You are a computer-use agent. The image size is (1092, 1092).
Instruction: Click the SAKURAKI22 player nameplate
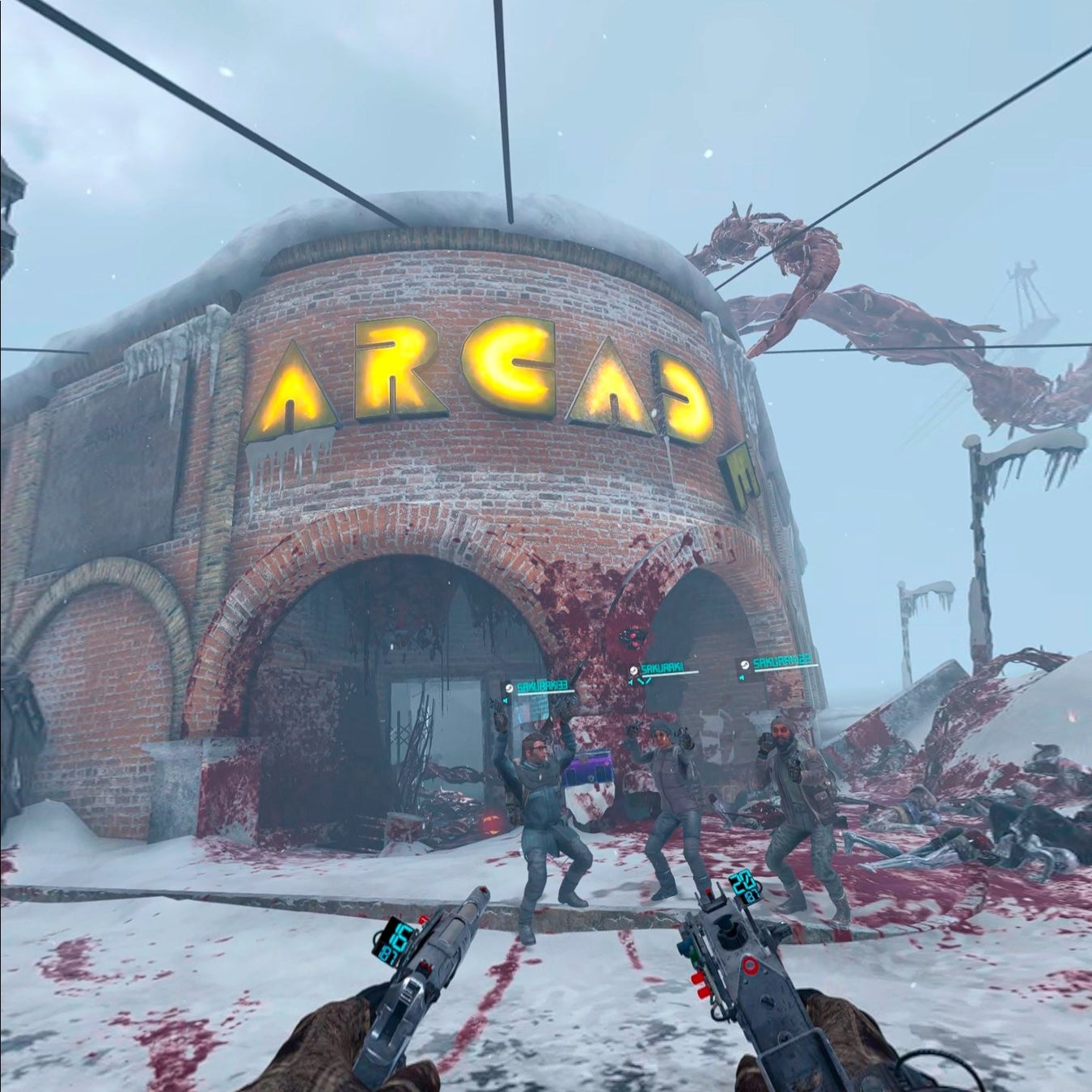(x=782, y=663)
